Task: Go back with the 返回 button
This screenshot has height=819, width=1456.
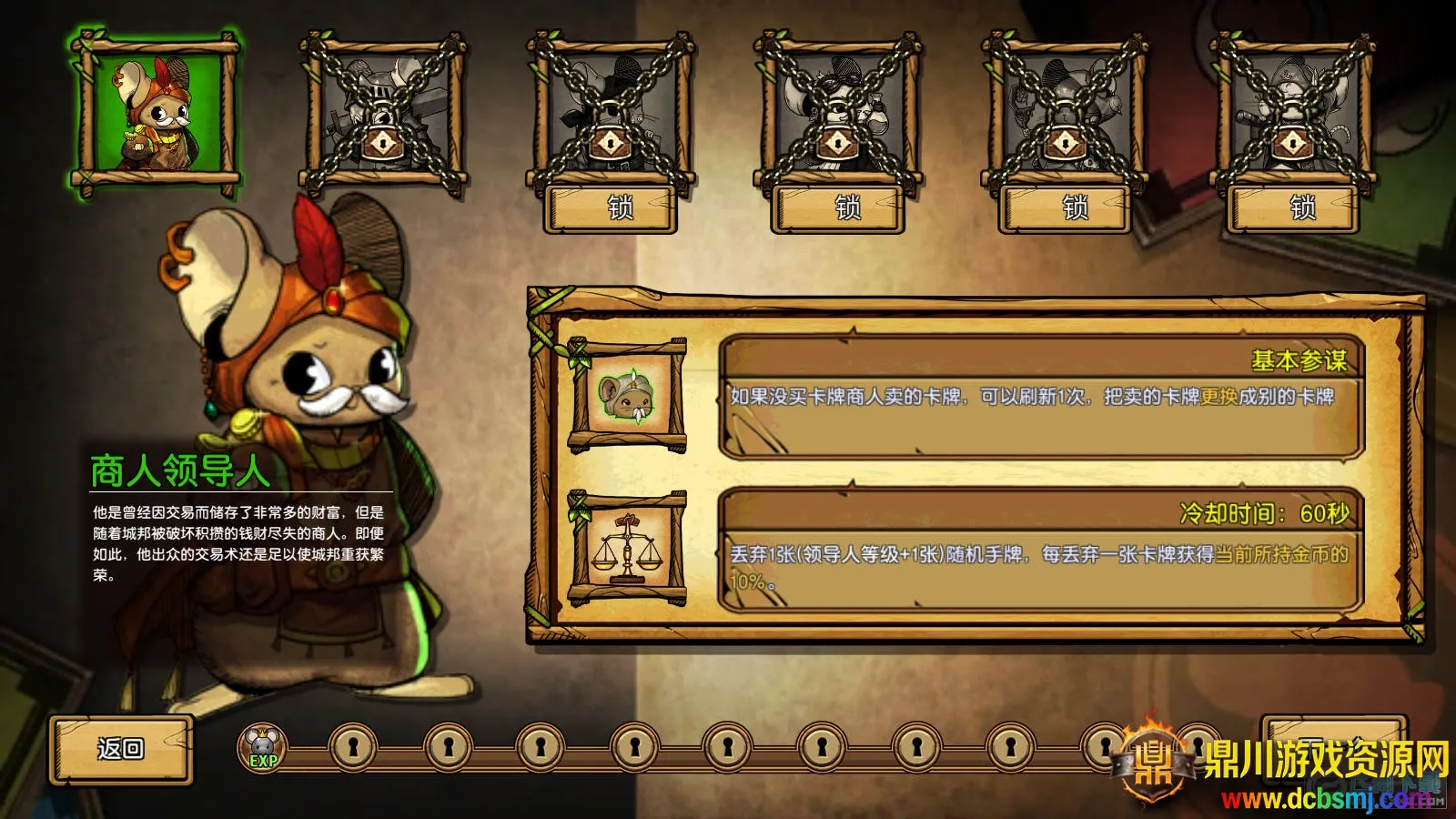Action: pos(121,749)
